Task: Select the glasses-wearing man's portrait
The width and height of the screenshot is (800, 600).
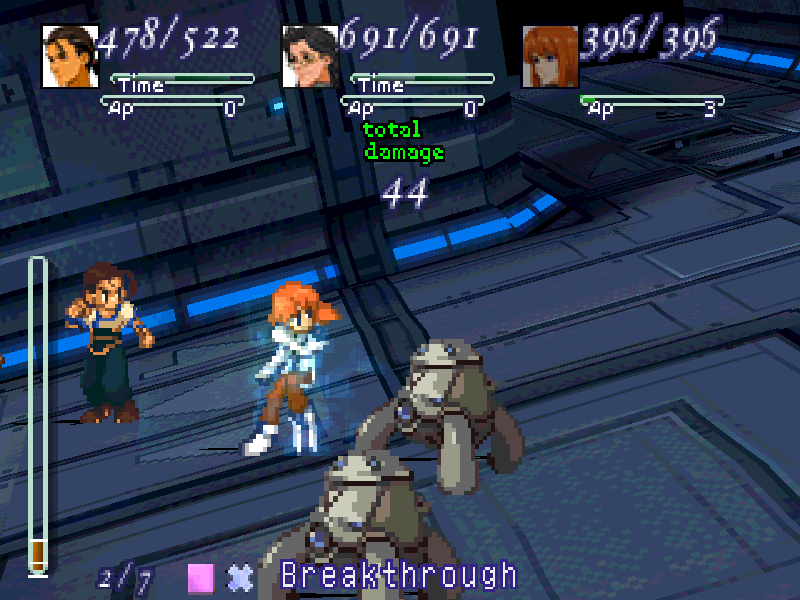Action: 311,56
